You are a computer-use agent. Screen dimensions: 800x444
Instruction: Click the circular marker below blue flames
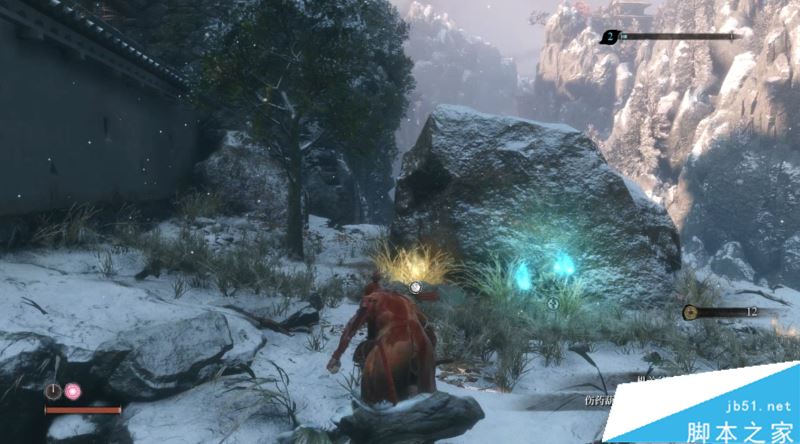[549, 302]
